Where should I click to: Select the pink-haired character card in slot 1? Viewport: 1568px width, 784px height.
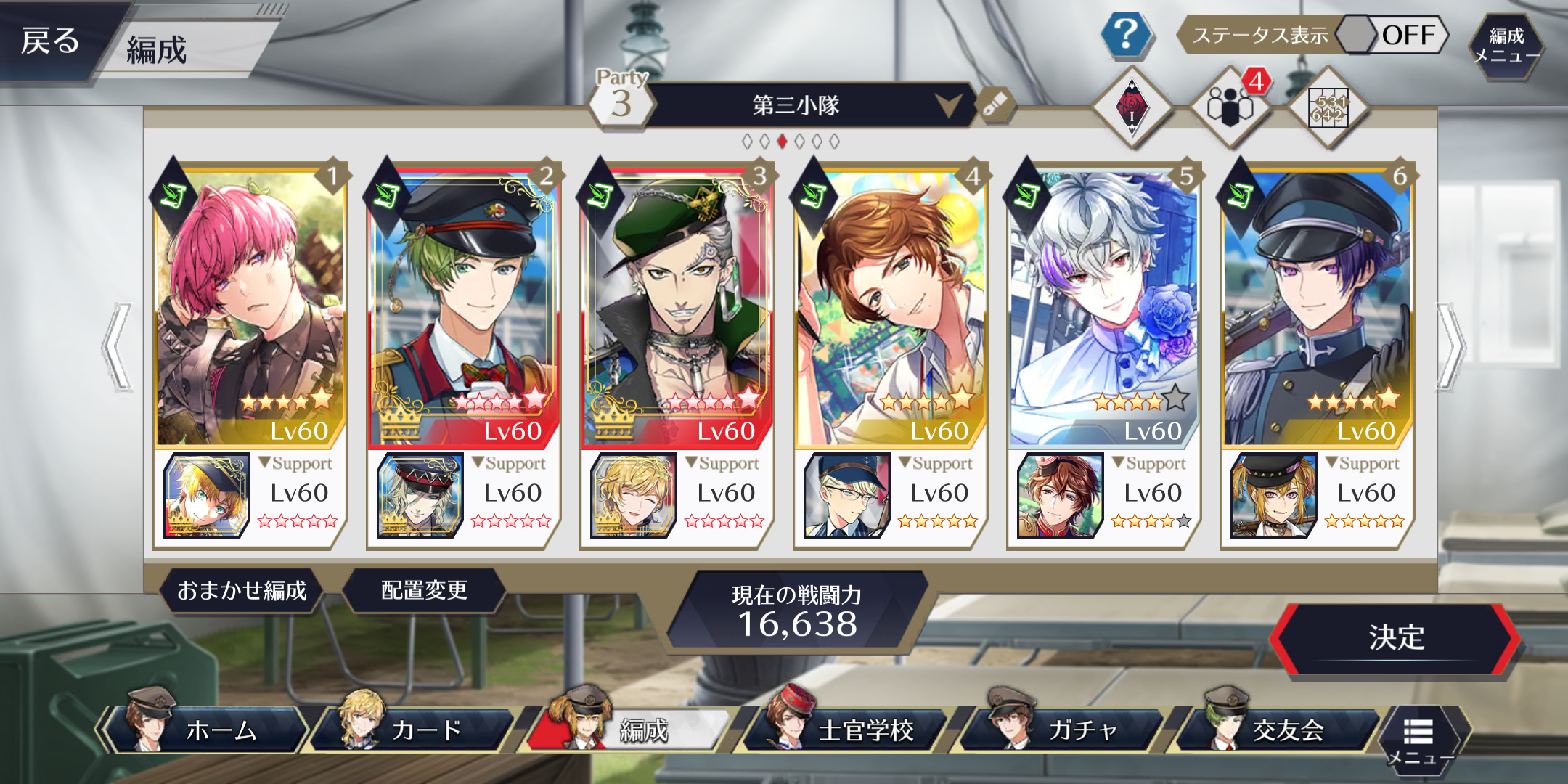(x=250, y=305)
